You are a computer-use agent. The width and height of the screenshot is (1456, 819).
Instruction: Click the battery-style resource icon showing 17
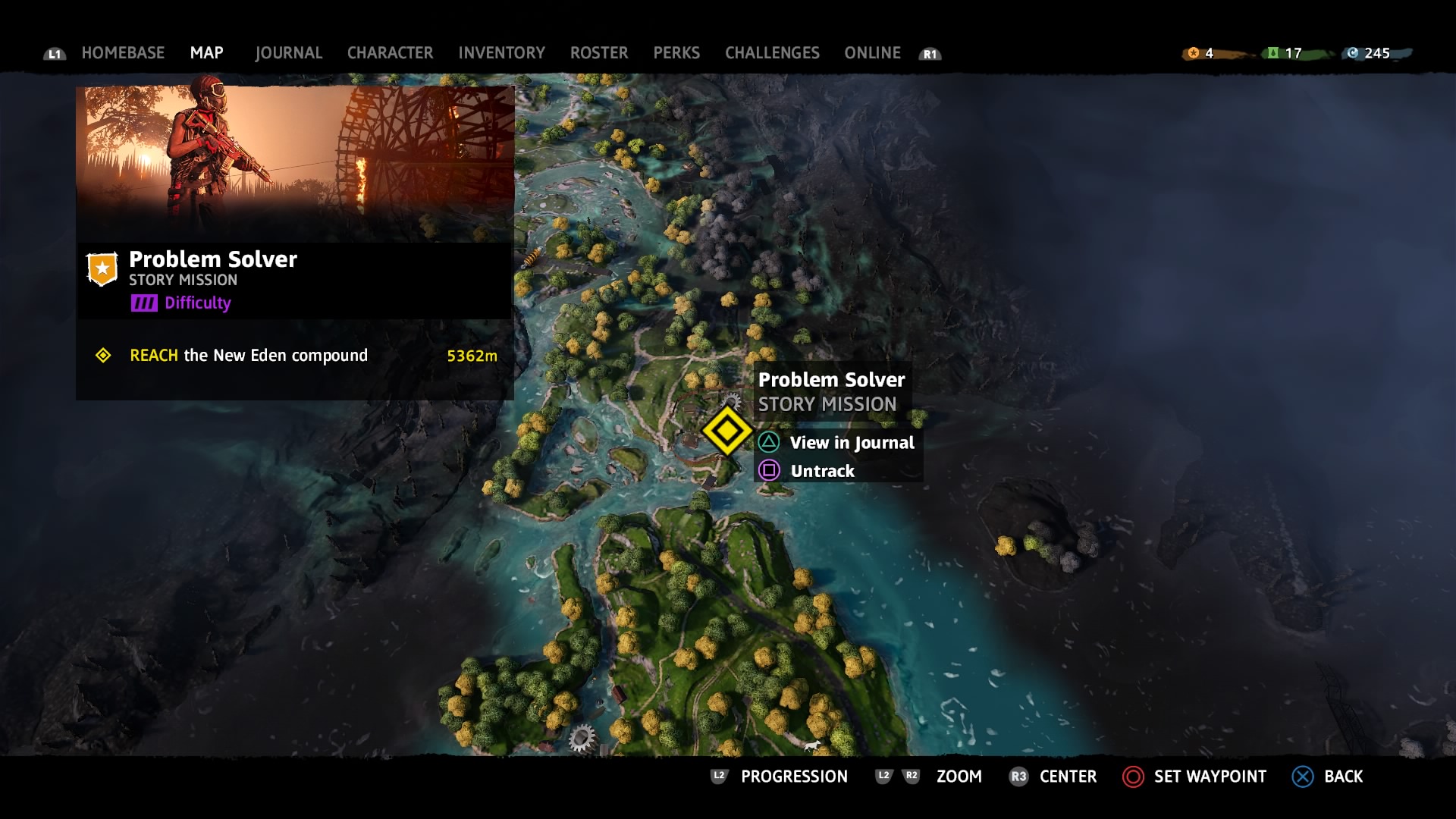point(1274,53)
